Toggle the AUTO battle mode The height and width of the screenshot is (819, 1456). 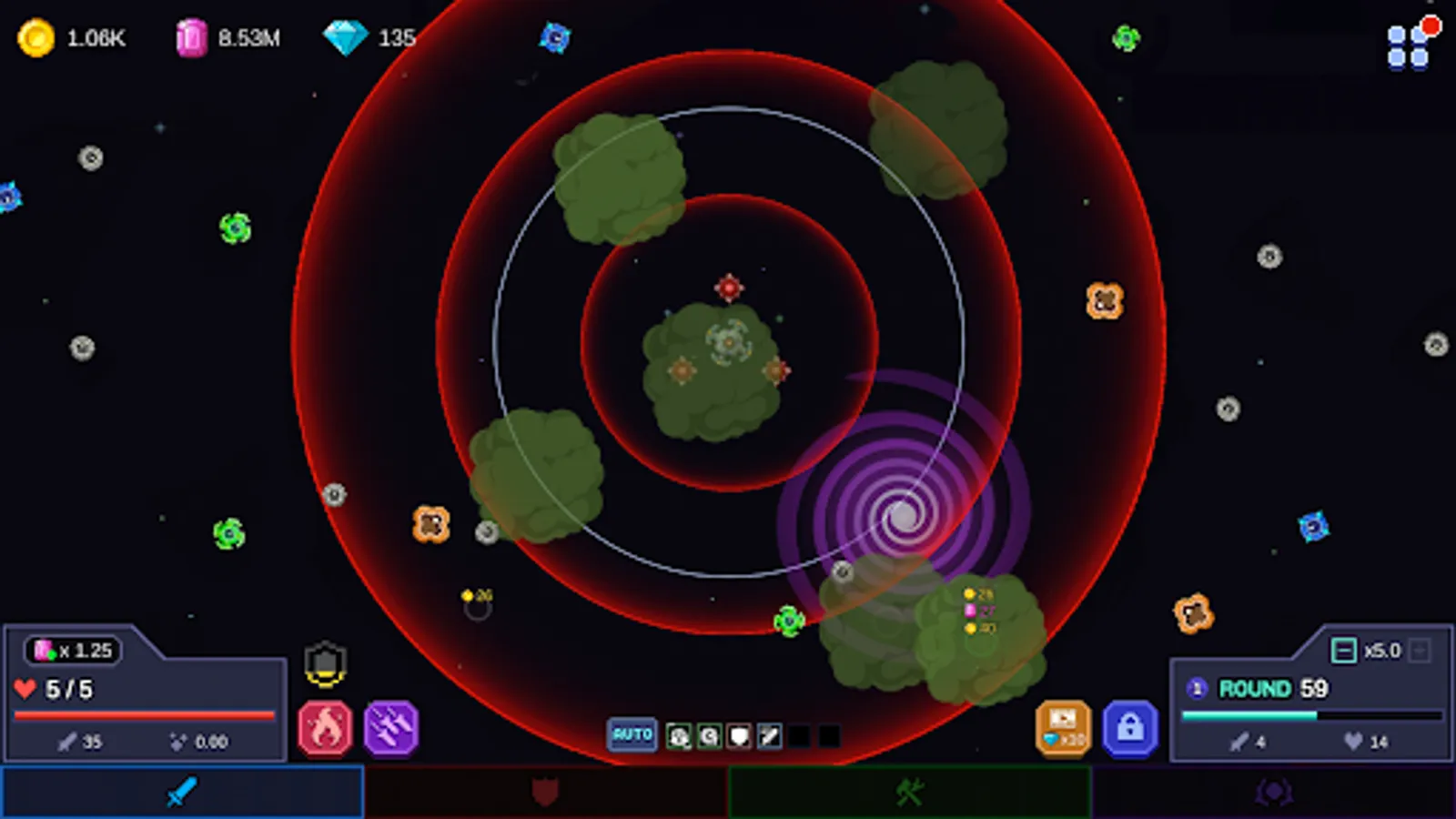(x=633, y=734)
